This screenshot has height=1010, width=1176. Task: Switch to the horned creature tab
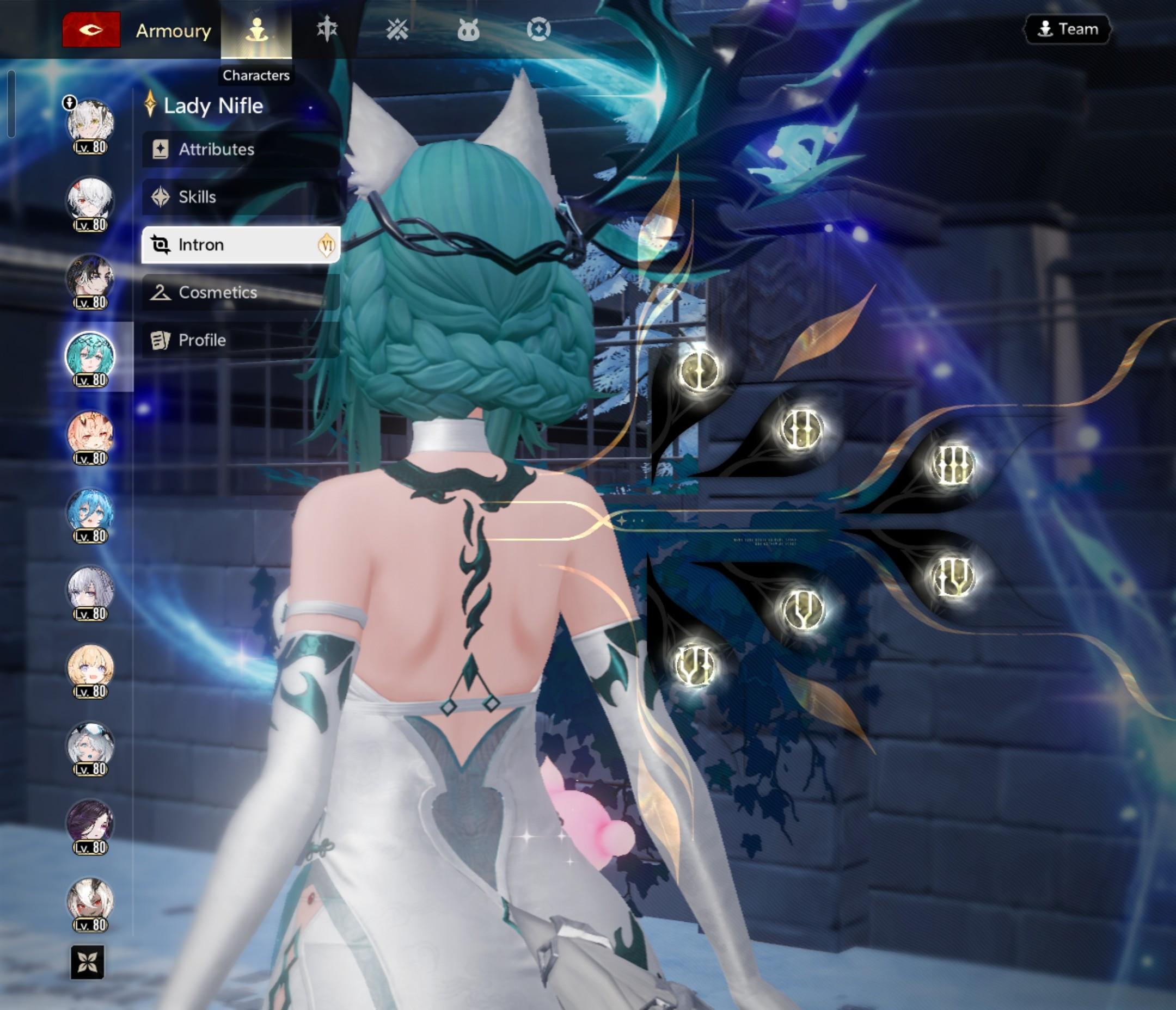[468, 29]
